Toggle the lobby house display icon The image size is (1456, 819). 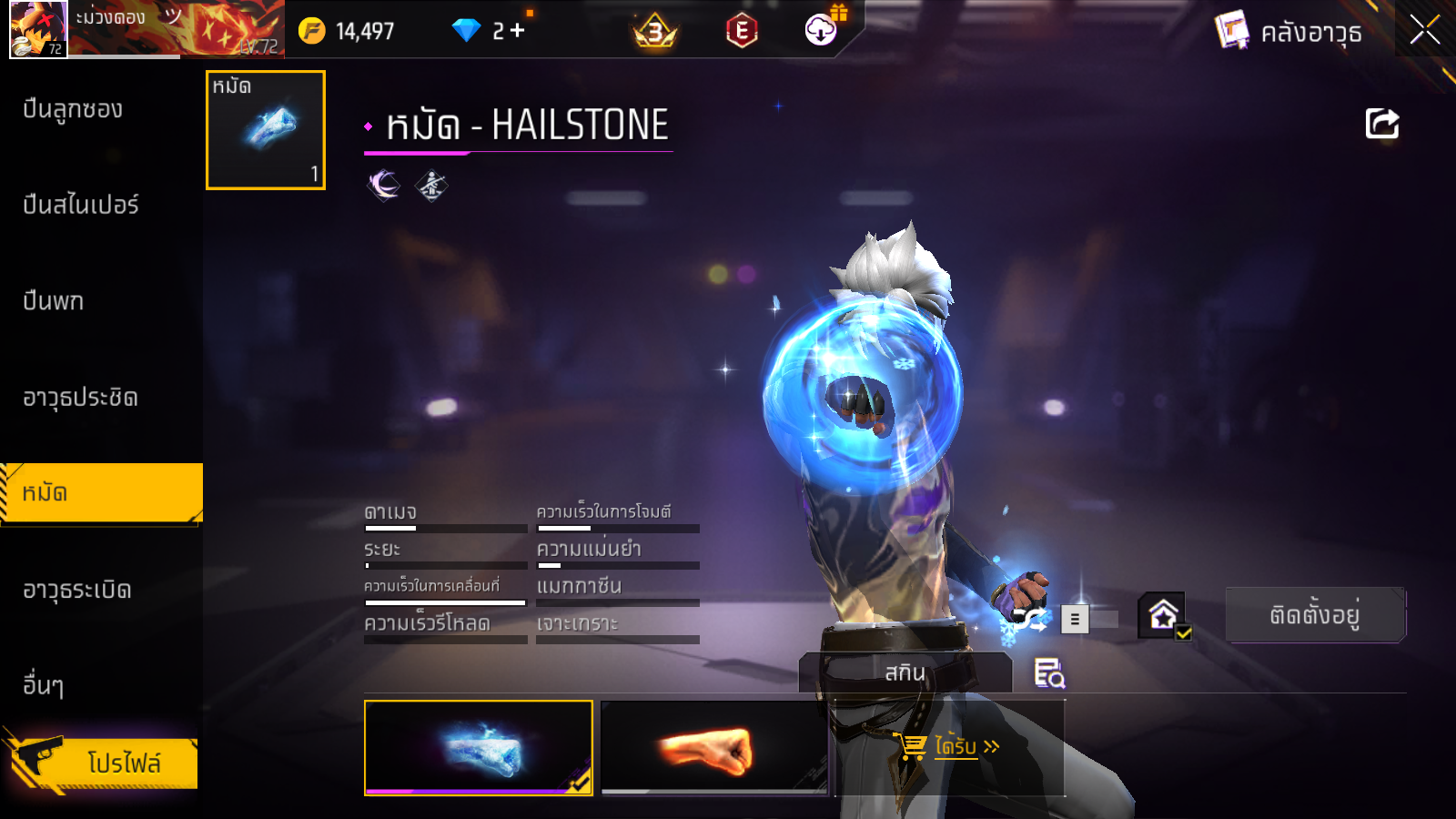tap(1164, 616)
